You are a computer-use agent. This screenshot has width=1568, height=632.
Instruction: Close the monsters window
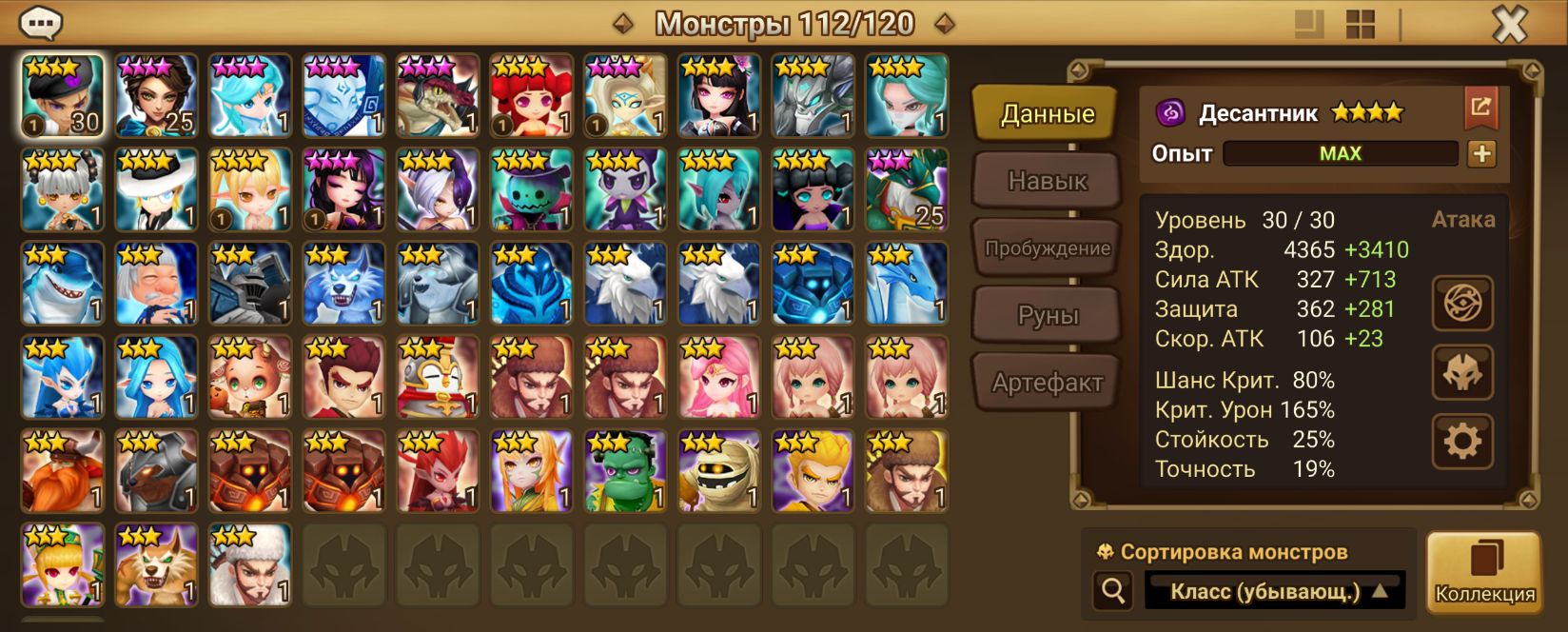(x=1508, y=26)
